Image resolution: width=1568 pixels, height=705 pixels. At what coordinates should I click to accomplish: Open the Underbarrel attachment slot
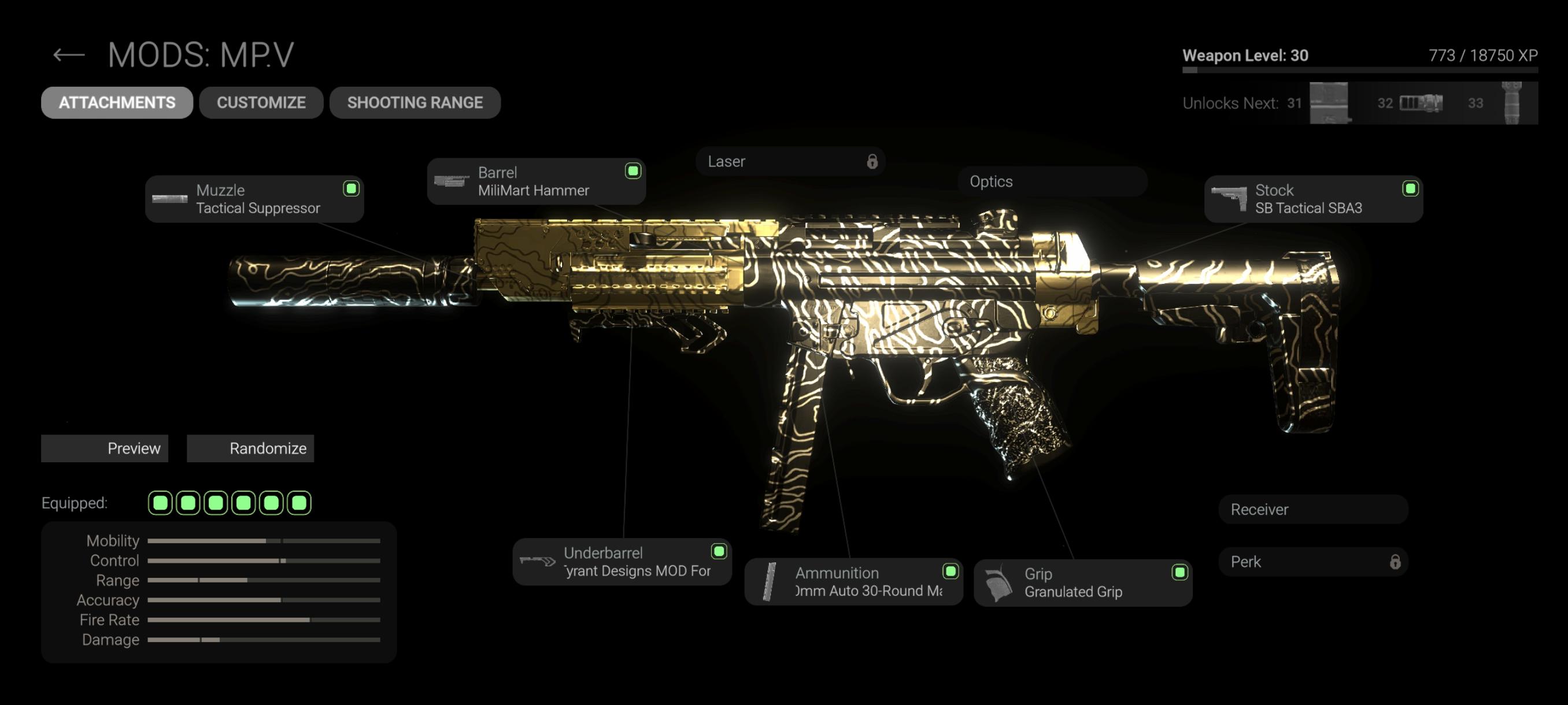click(x=622, y=562)
